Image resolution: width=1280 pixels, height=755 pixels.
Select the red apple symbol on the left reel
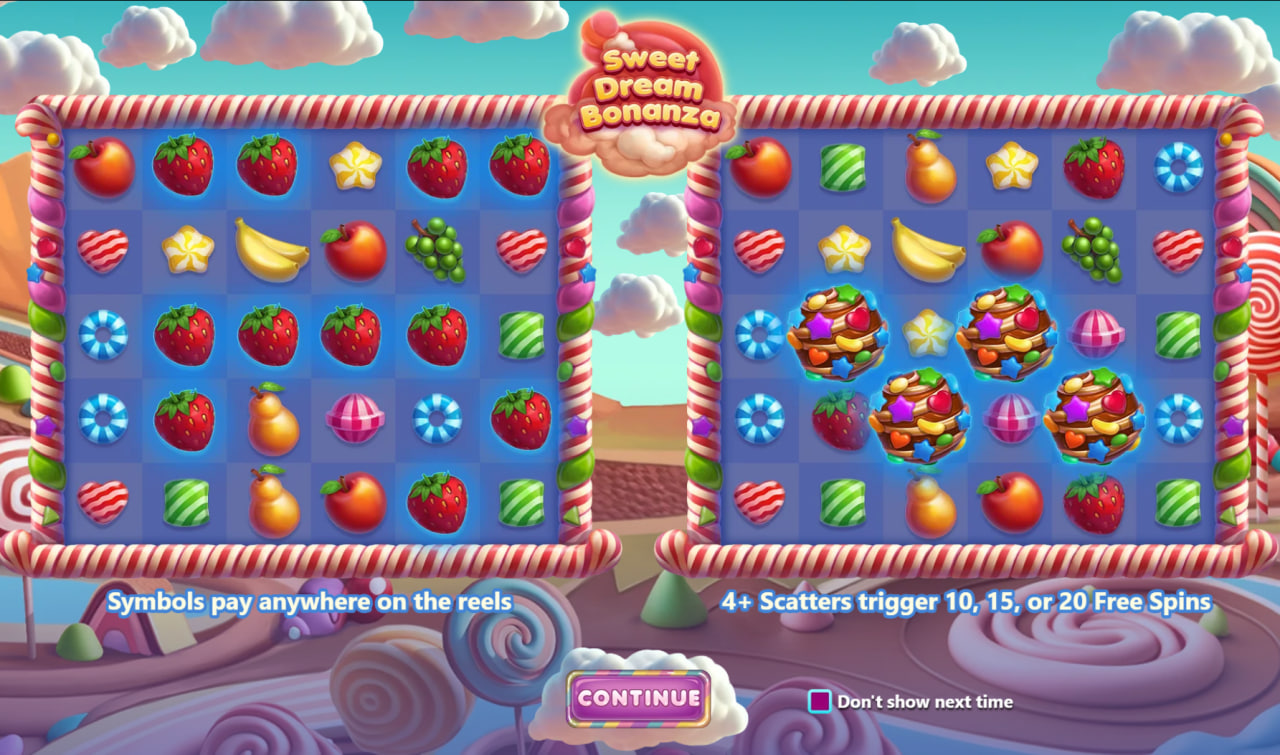(104, 170)
